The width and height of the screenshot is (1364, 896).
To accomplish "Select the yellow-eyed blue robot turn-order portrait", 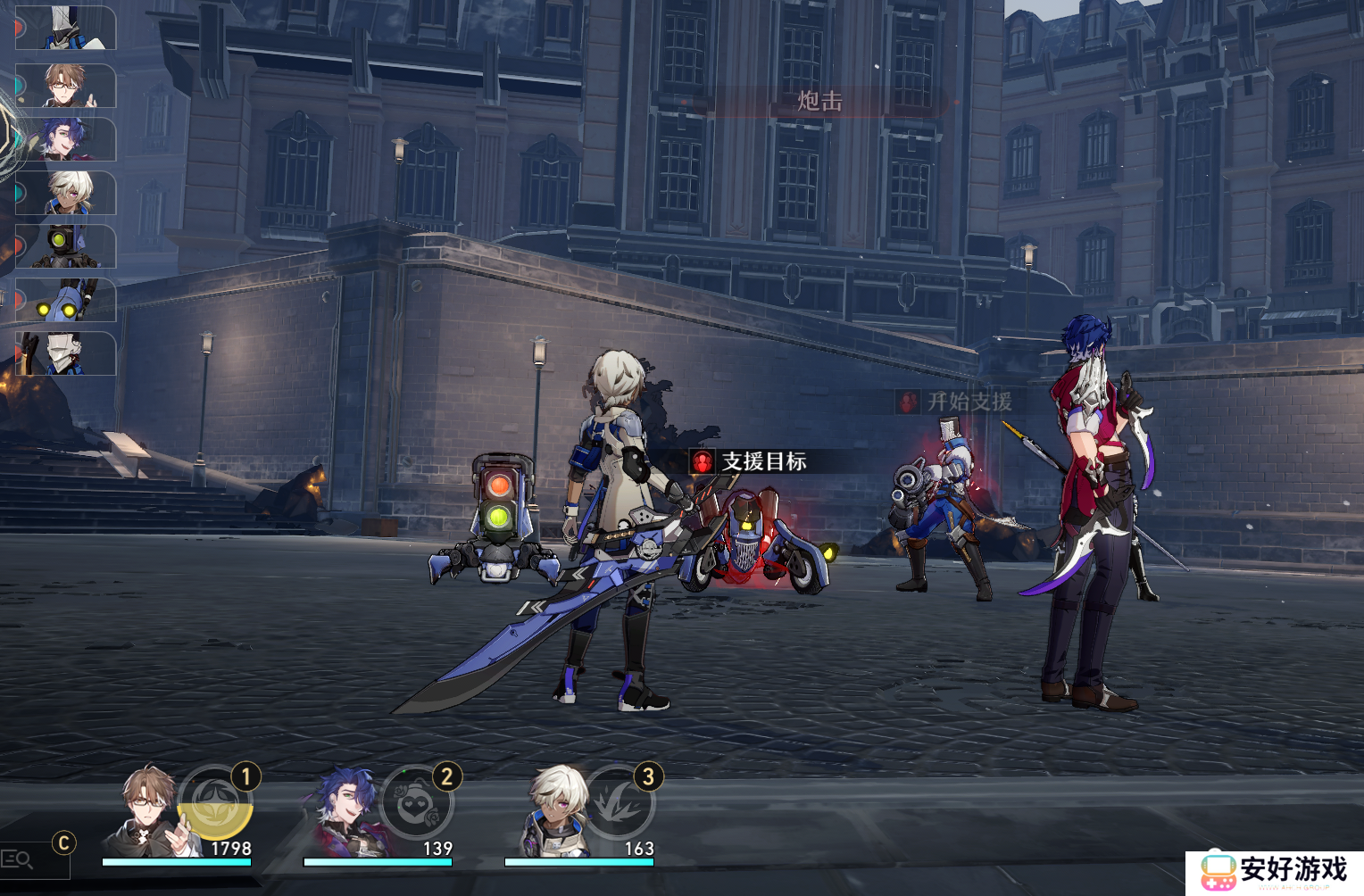I will coord(68,300).
